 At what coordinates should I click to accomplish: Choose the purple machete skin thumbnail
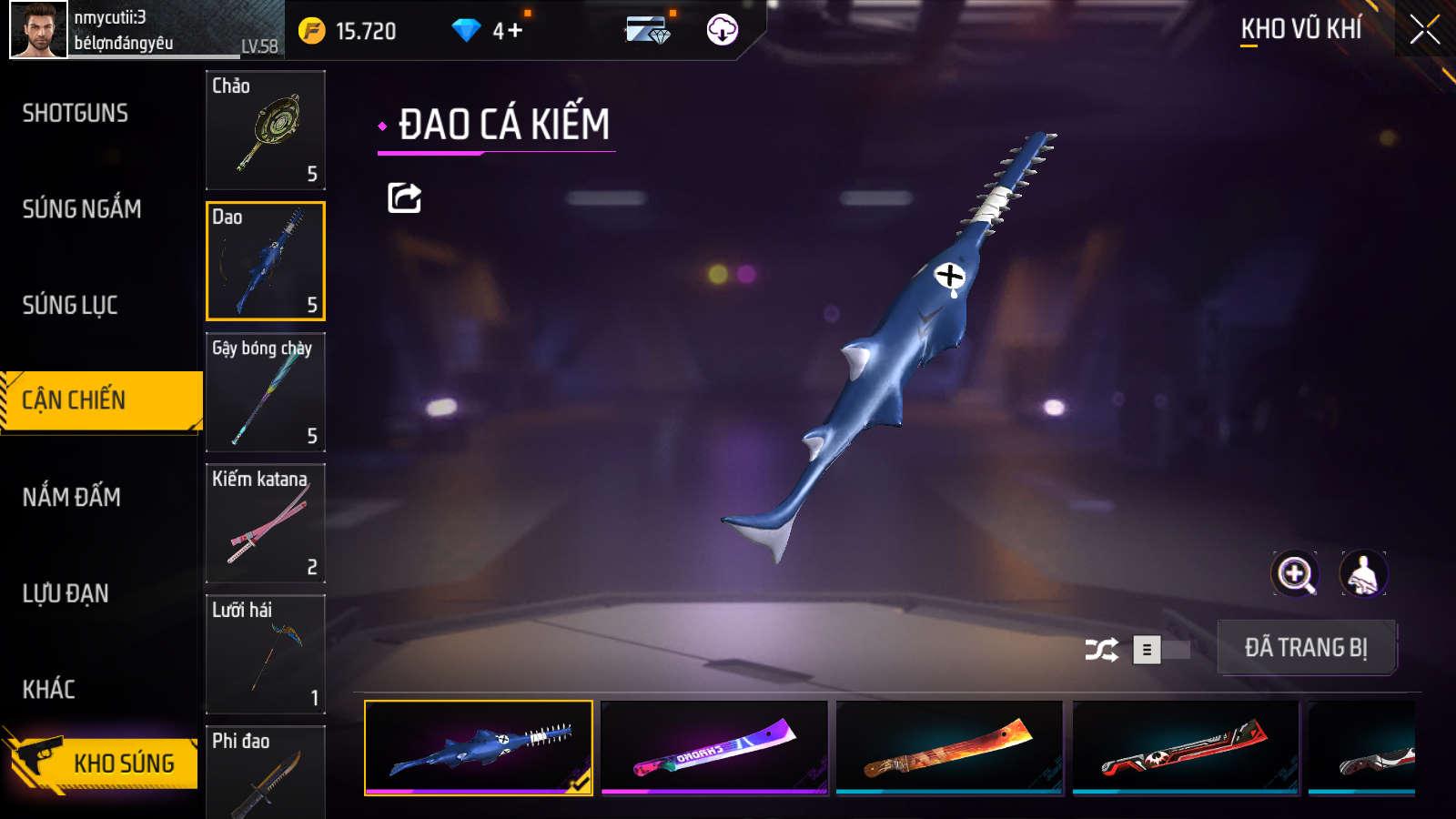click(x=714, y=747)
